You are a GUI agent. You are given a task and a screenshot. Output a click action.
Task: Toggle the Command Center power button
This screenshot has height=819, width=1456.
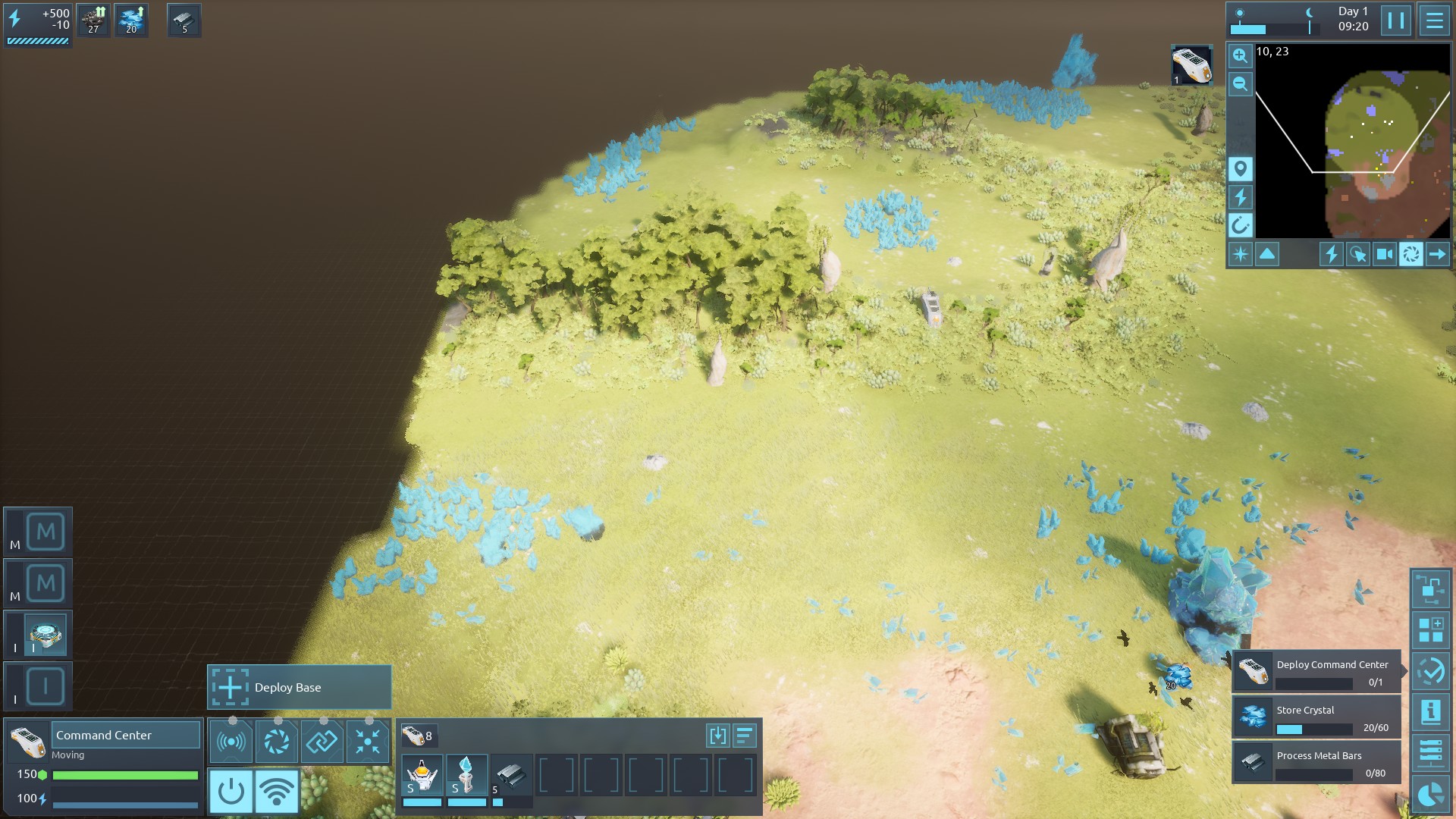231,791
